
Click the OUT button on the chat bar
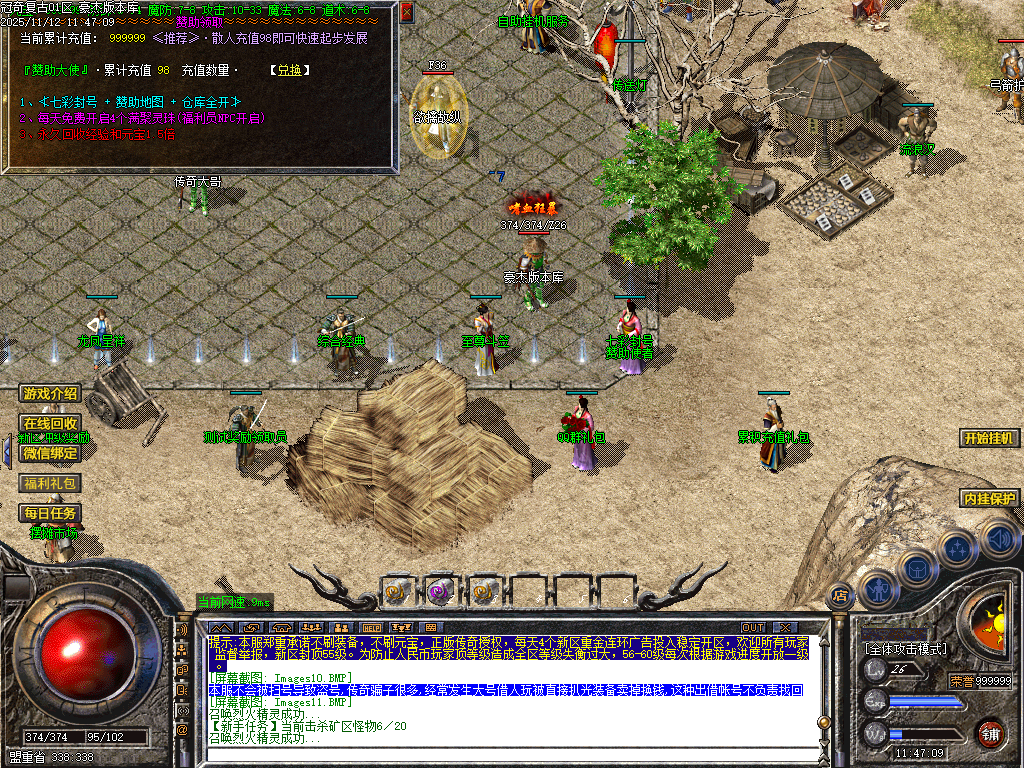752,628
